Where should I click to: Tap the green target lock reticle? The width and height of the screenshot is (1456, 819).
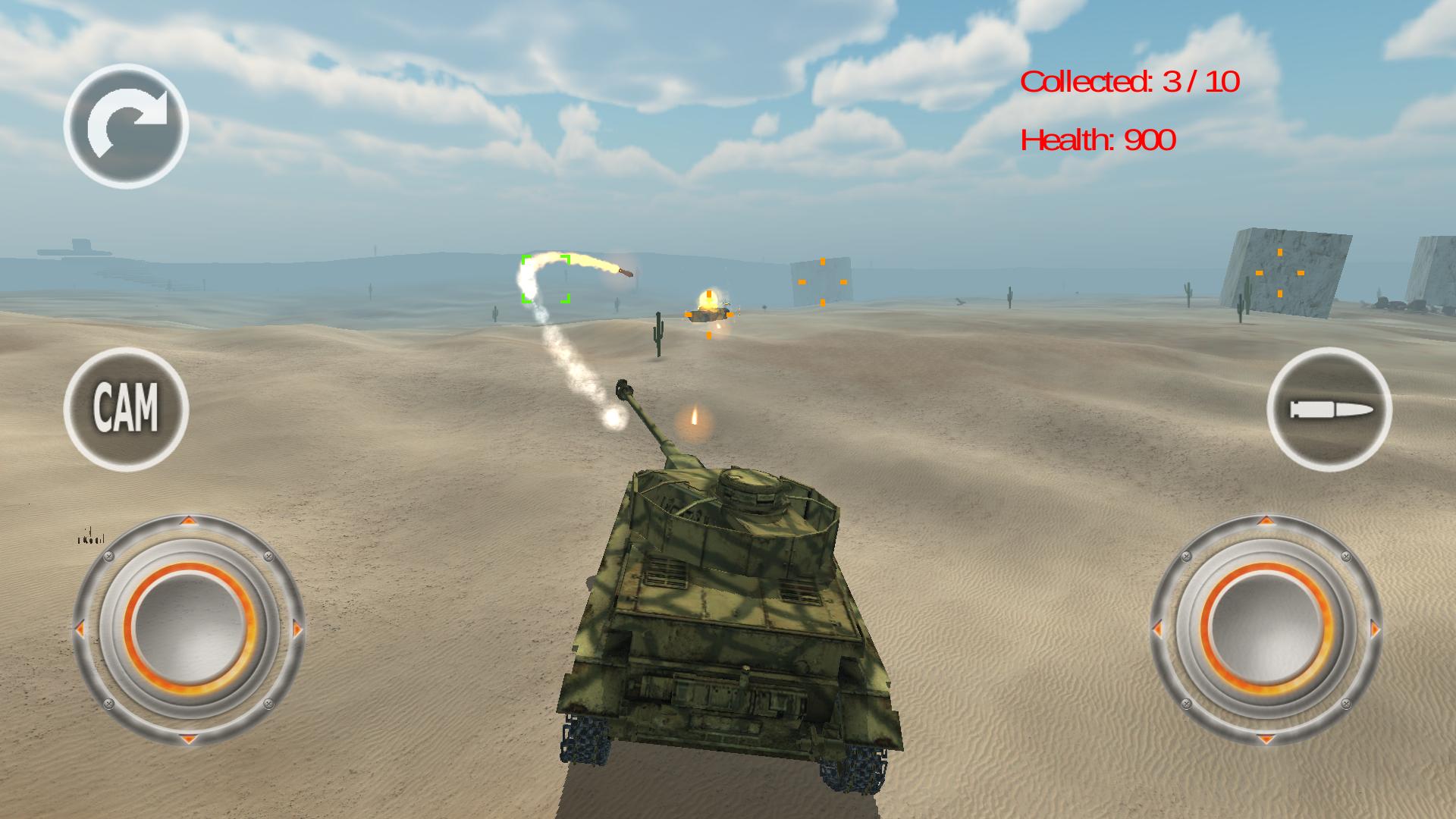(x=544, y=279)
